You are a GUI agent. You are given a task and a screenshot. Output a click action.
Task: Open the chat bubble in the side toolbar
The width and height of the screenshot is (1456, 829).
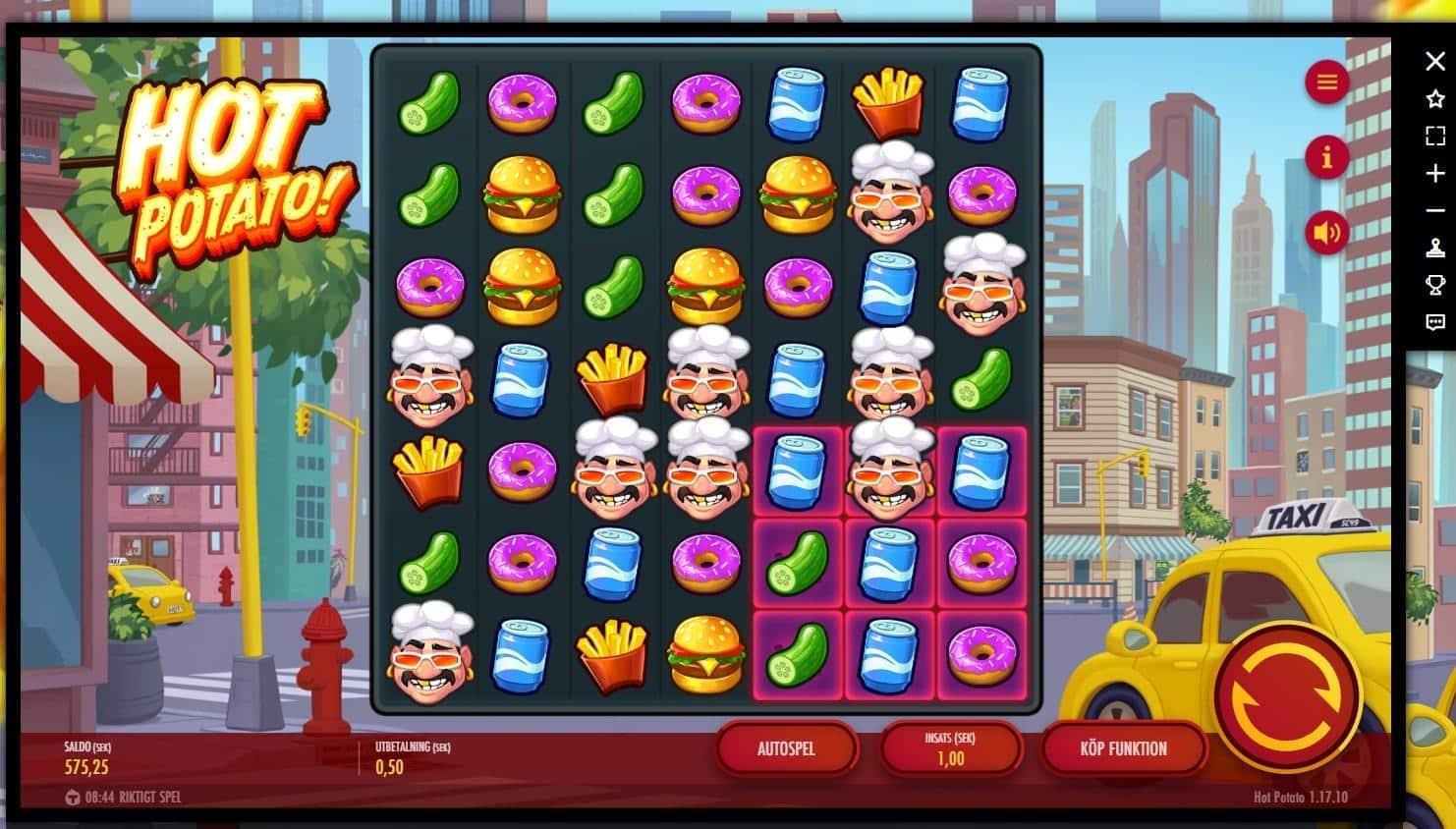click(x=1434, y=322)
